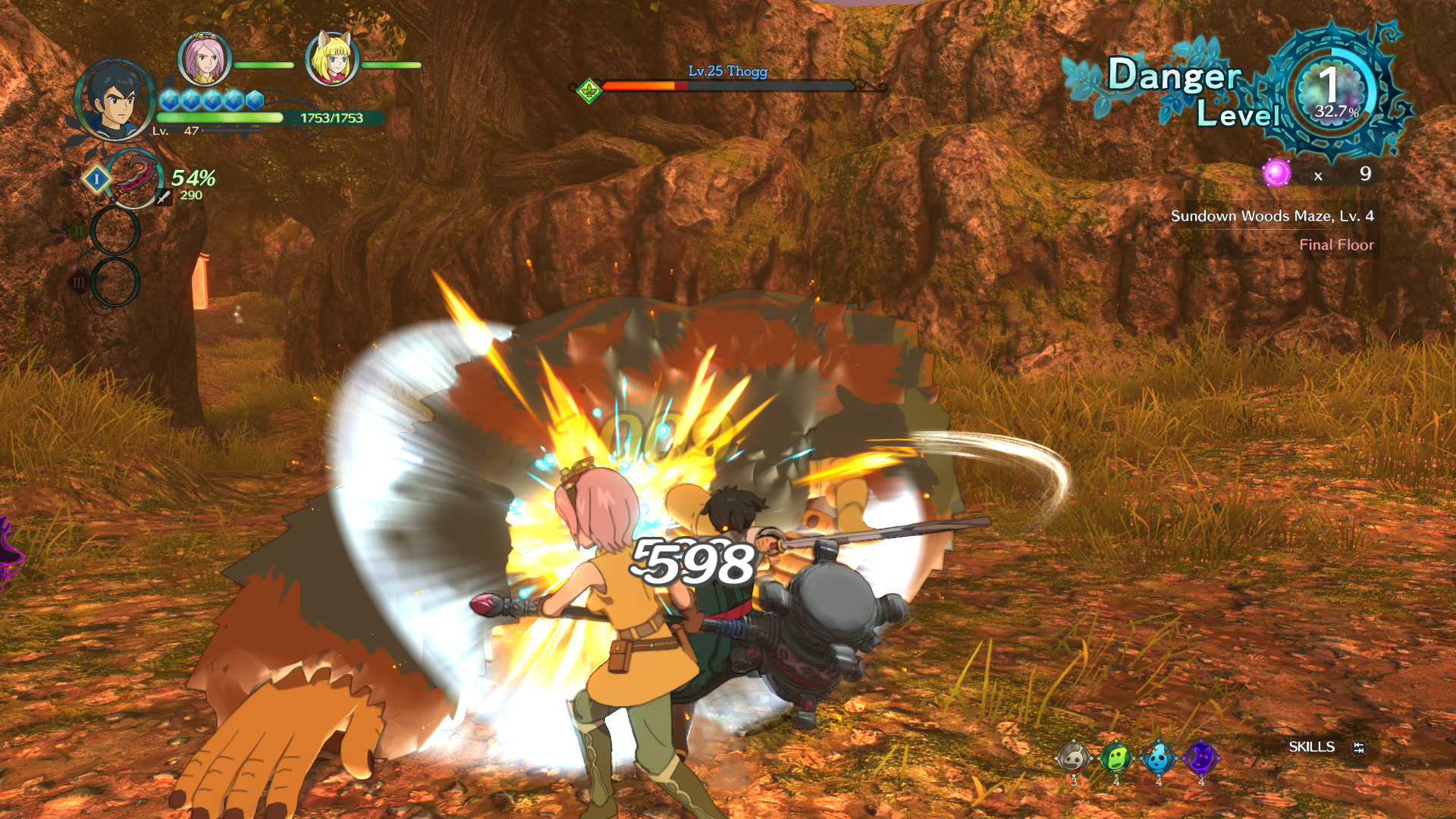This screenshot has height=819, width=1456.
Task: Click the blue higgledy icon
Action: click(1158, 758)
